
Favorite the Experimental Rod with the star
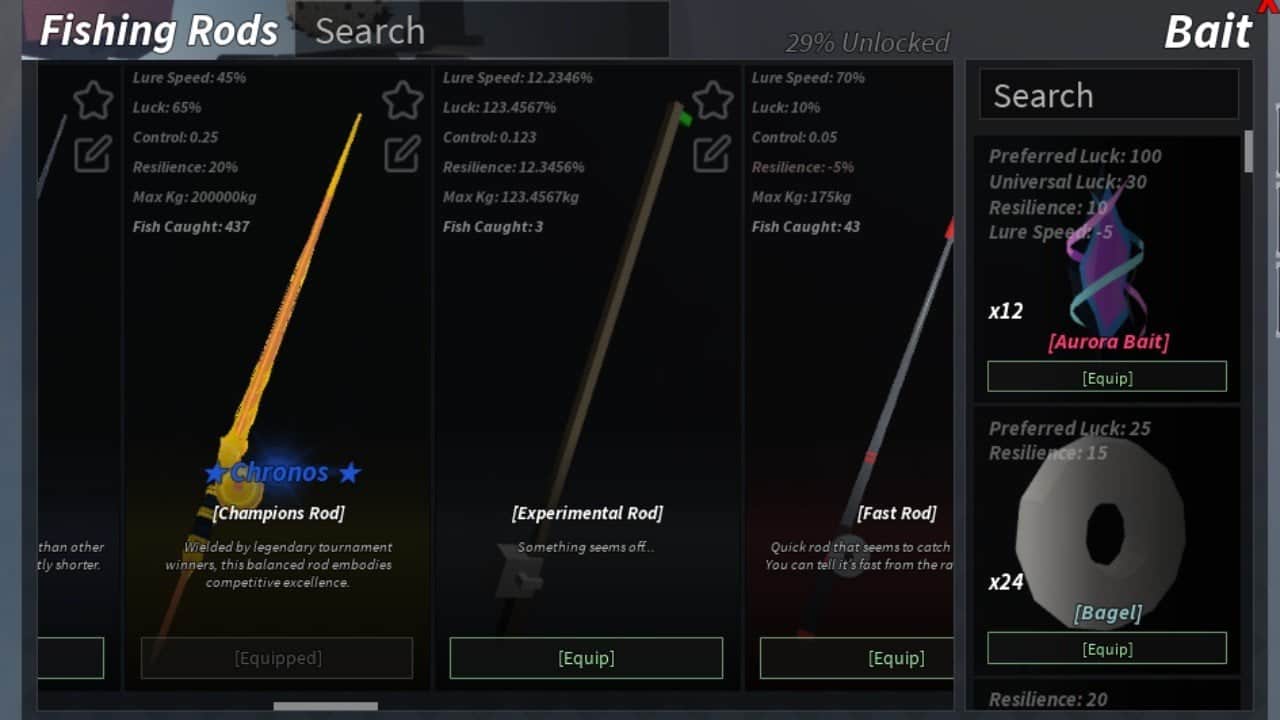[x=713, y=100]
